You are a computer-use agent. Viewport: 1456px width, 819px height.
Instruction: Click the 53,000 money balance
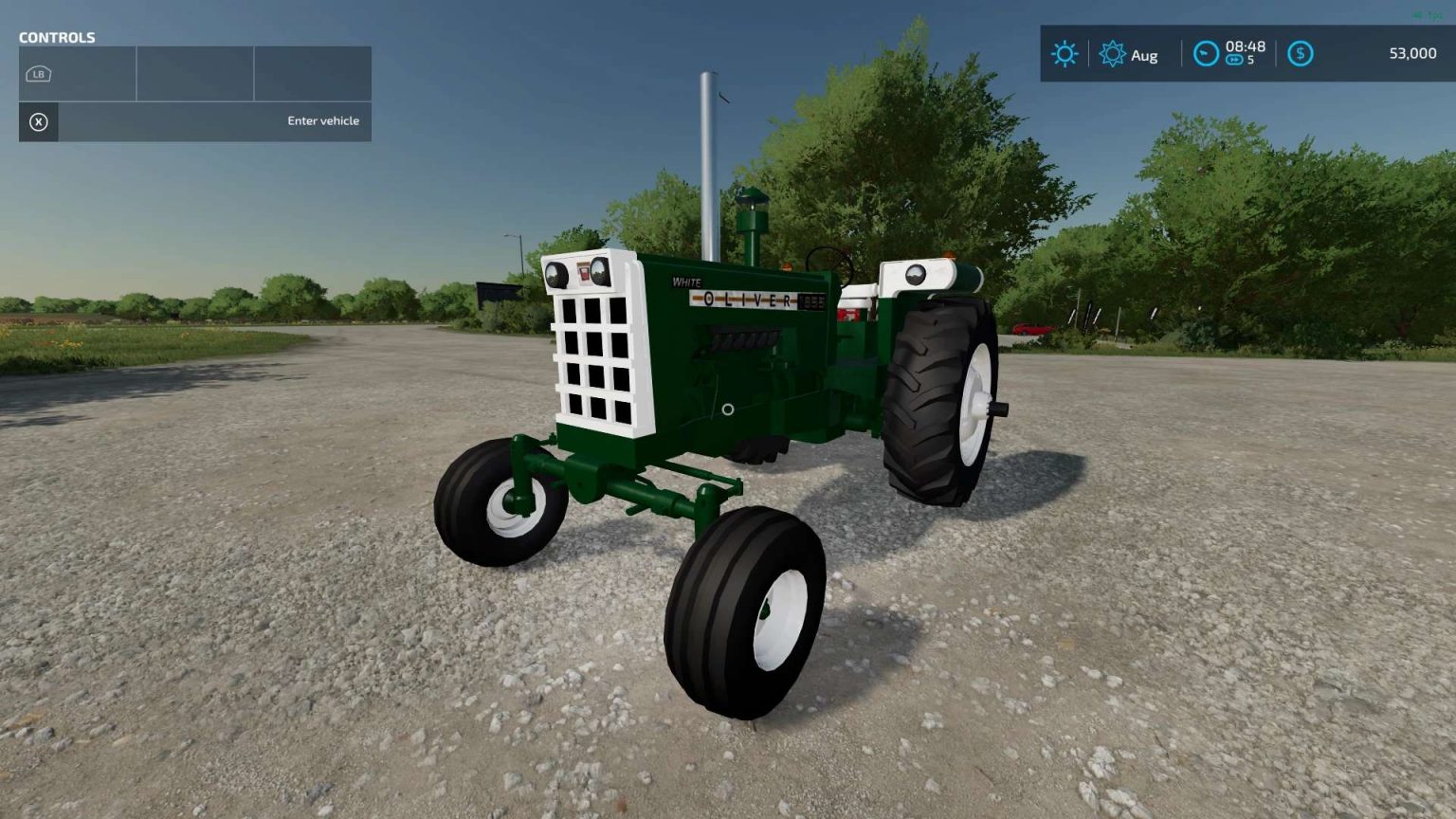1412,54
